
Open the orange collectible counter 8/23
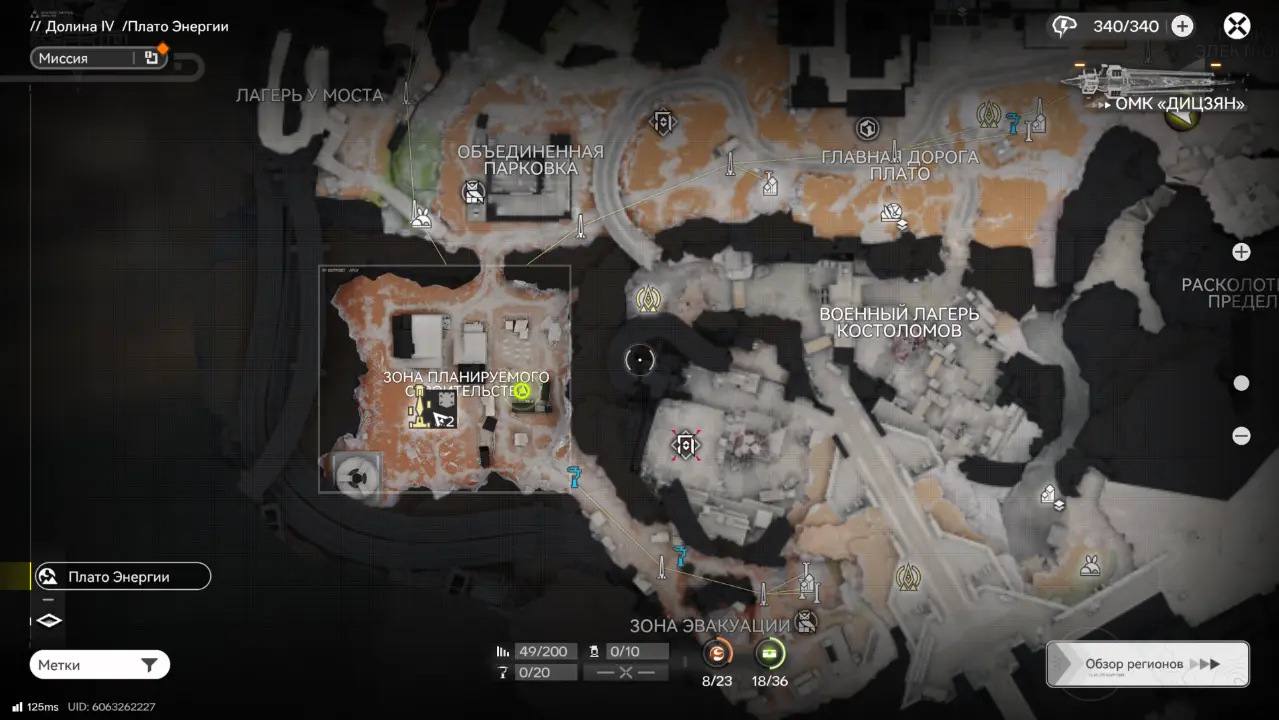point(717,655)
